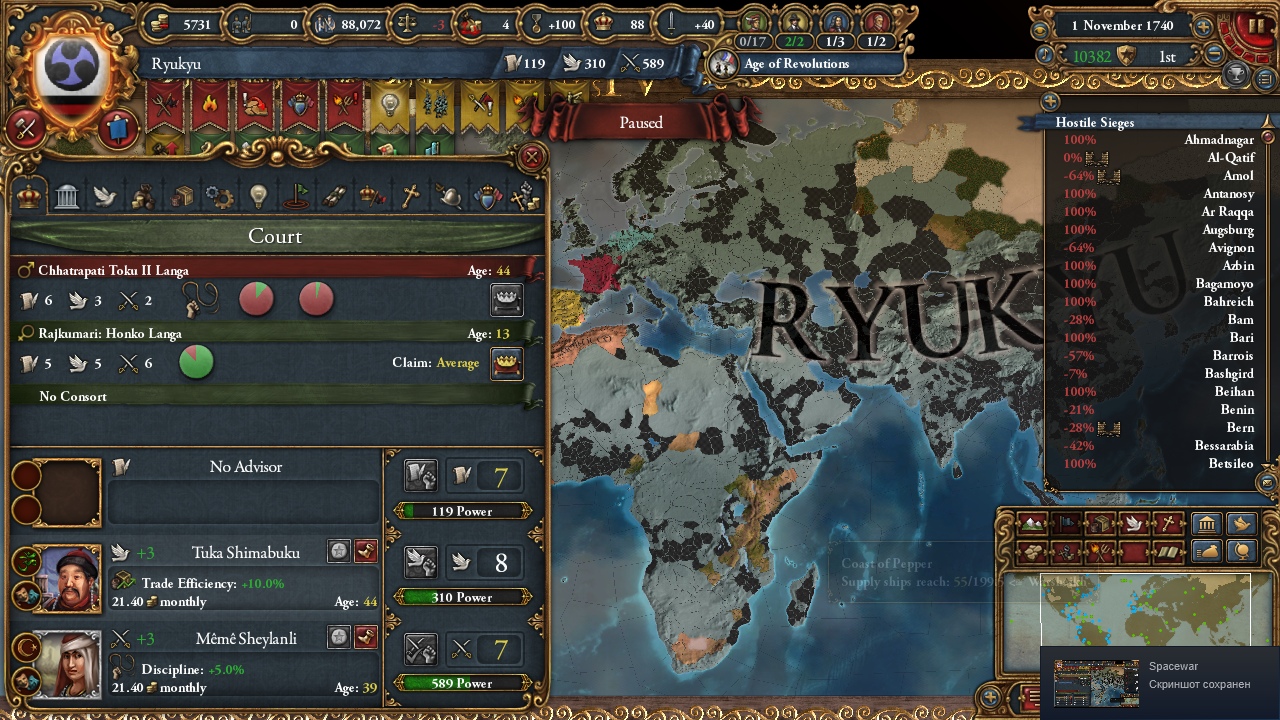Expand the outliner with the plus icon

pos(1048,101)
